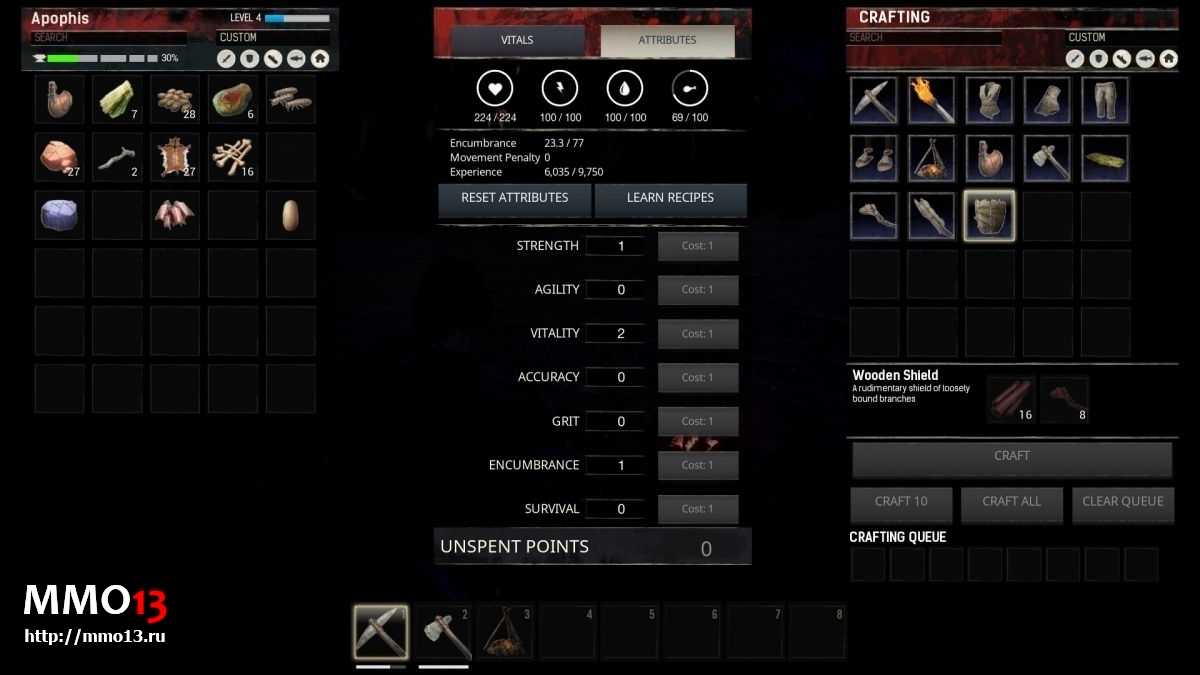Select the stone pickaxe hotbar slot
The height and width of the screenshot is (675, 1200).
click(x=380, y=631)
